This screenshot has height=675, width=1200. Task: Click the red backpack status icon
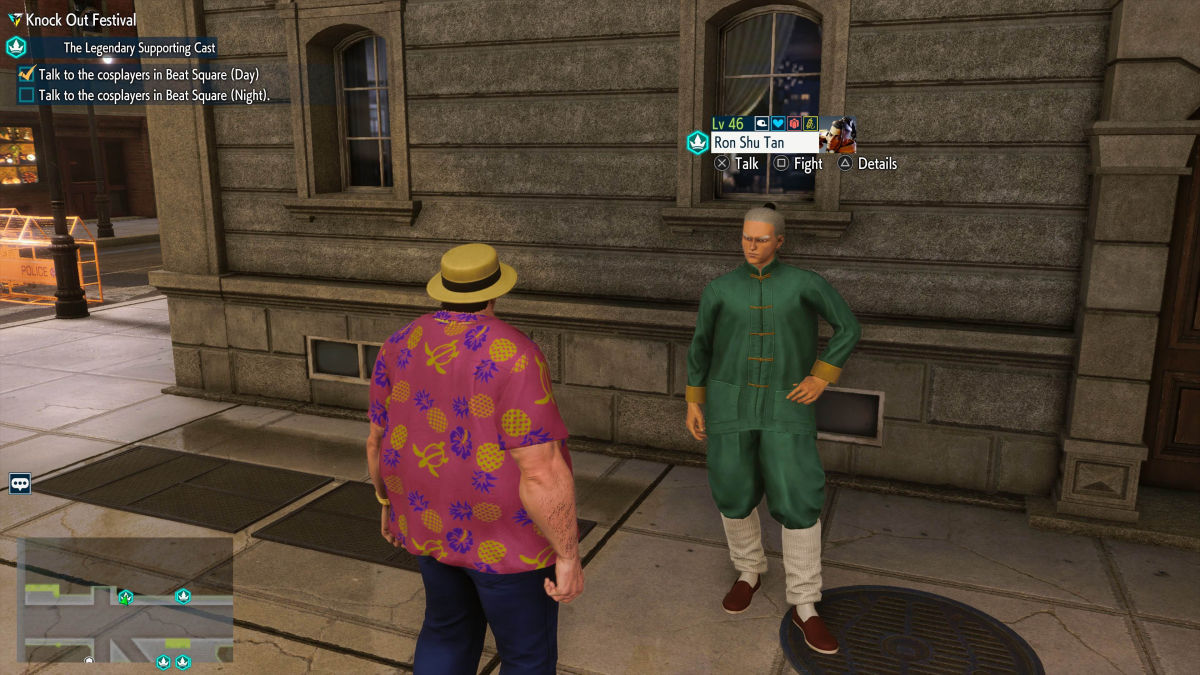click(x=795, y=124)
